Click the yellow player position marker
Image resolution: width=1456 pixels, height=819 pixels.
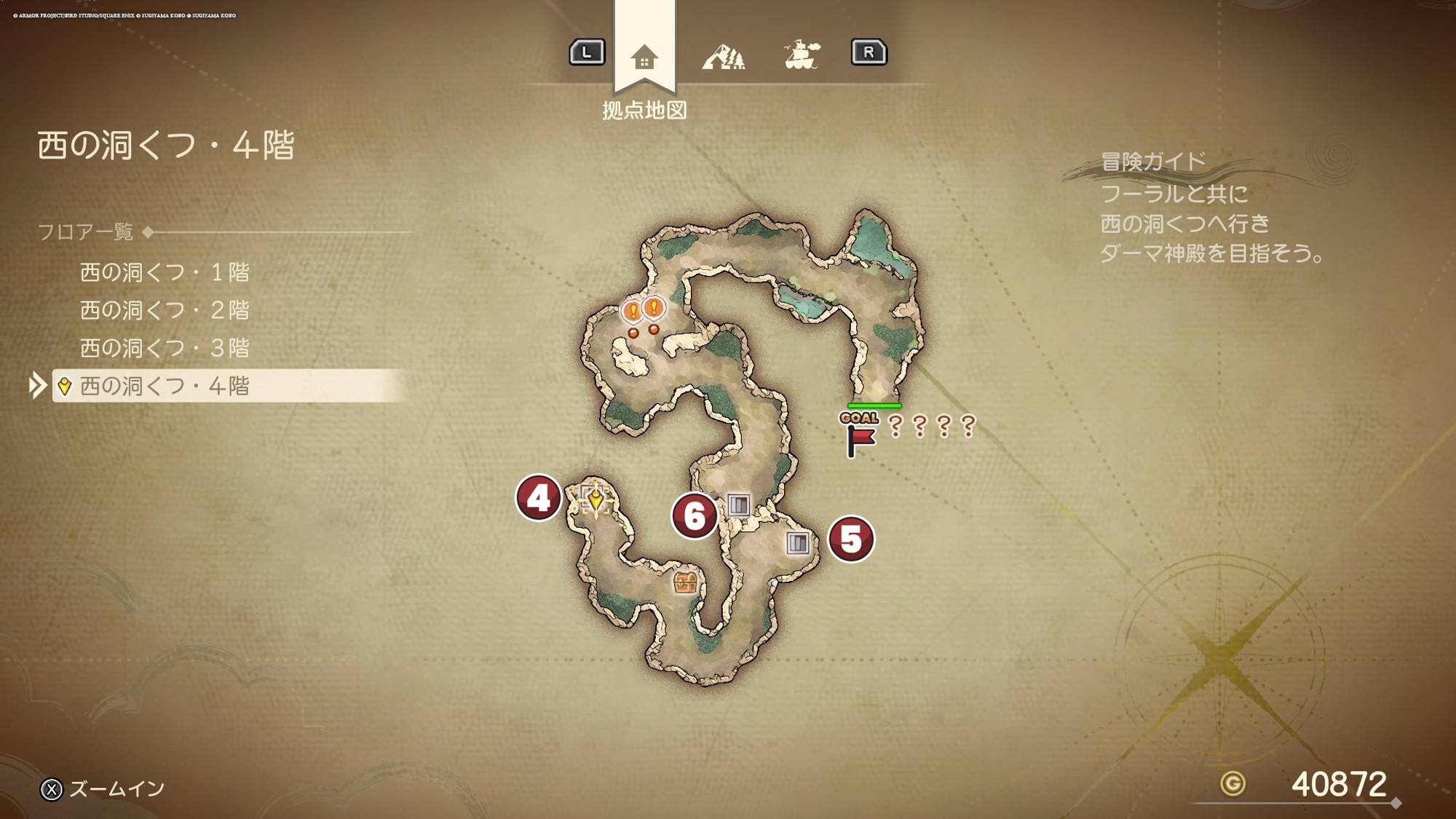click(x=596, y=499)
